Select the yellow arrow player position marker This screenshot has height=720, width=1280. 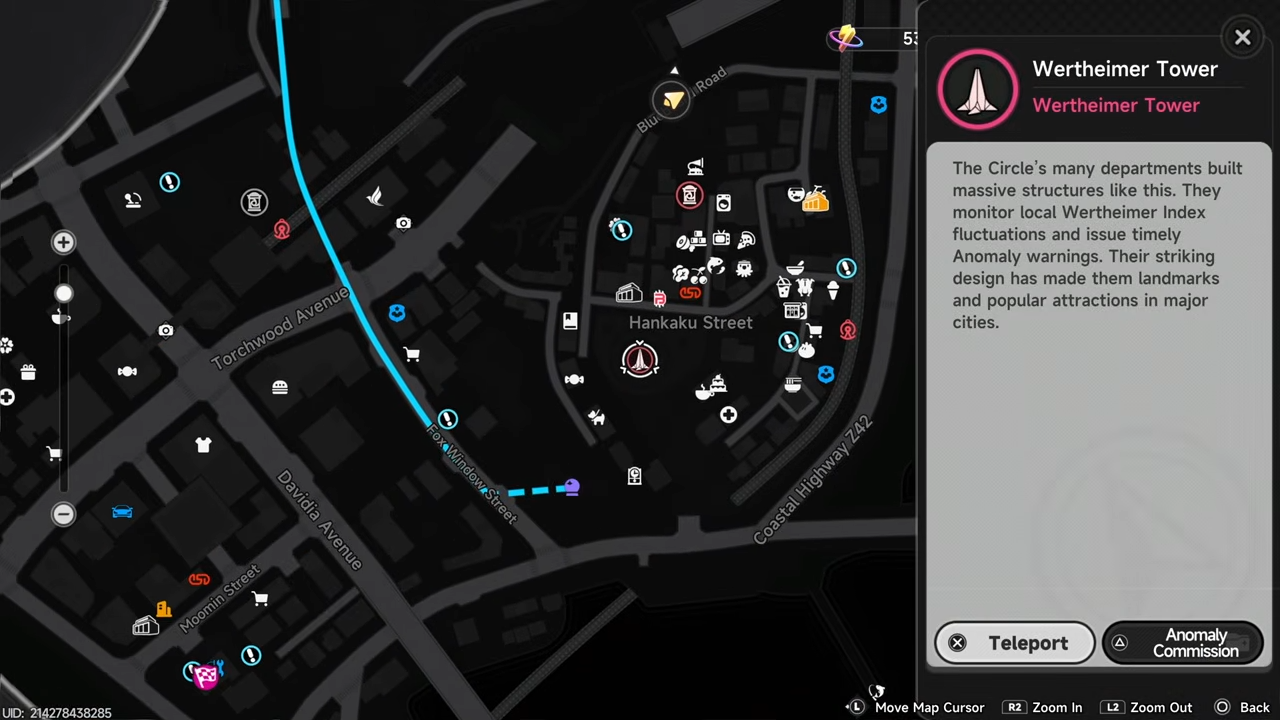coord(672,99)
